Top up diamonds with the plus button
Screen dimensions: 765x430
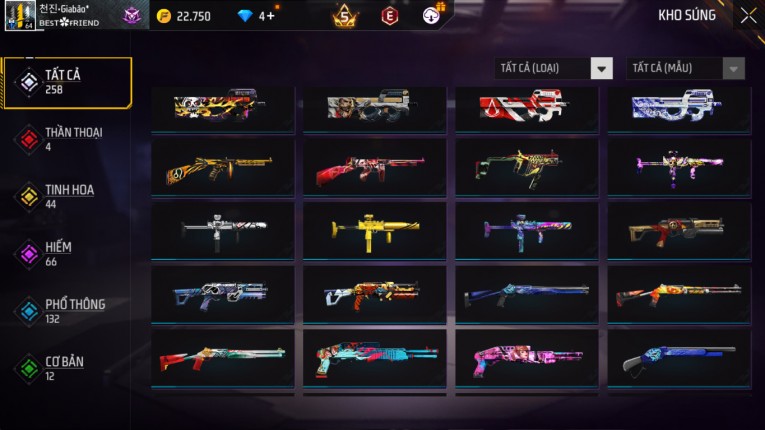270,16
